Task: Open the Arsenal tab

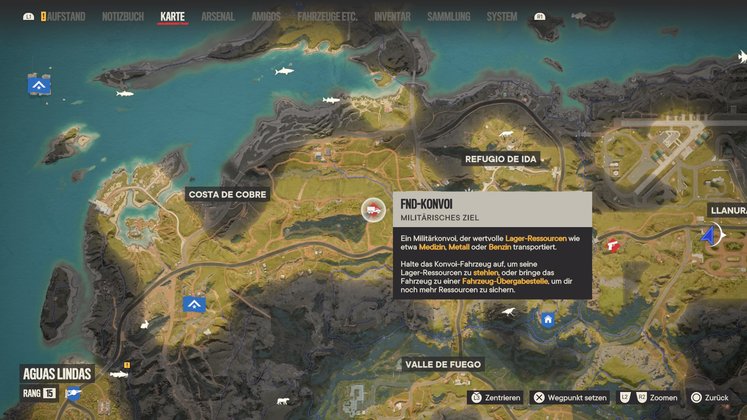Action: 218,17
